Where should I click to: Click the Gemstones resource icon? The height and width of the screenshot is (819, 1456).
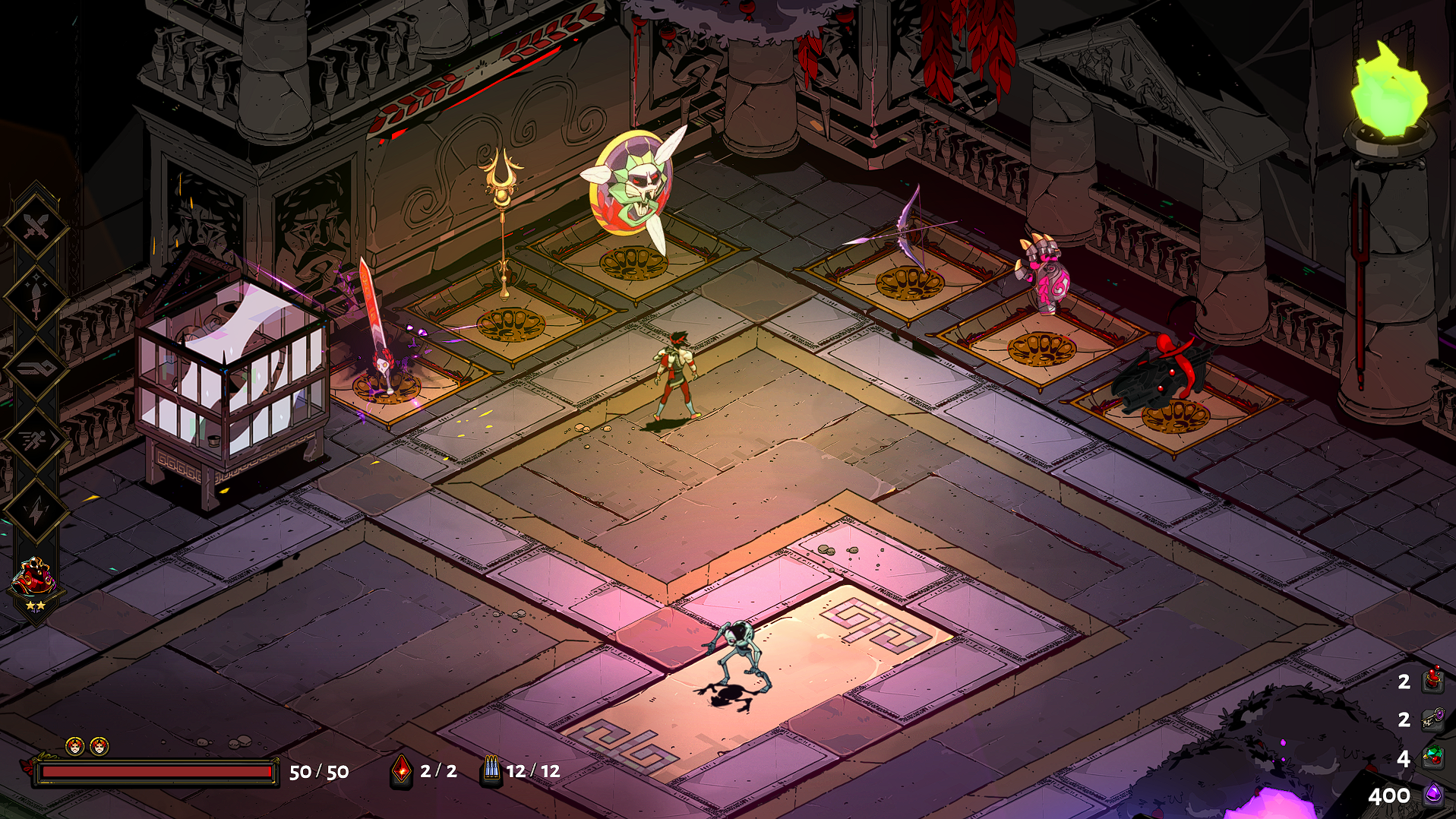[x=1432, y=757]
